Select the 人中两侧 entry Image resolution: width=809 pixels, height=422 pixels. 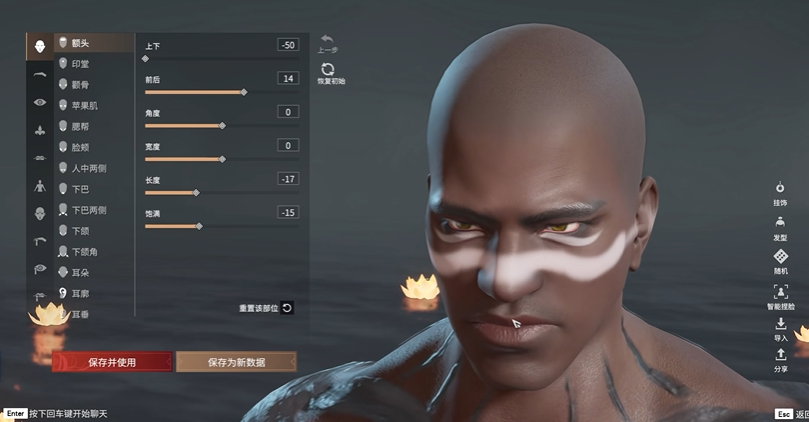click(x=88, y=168)
